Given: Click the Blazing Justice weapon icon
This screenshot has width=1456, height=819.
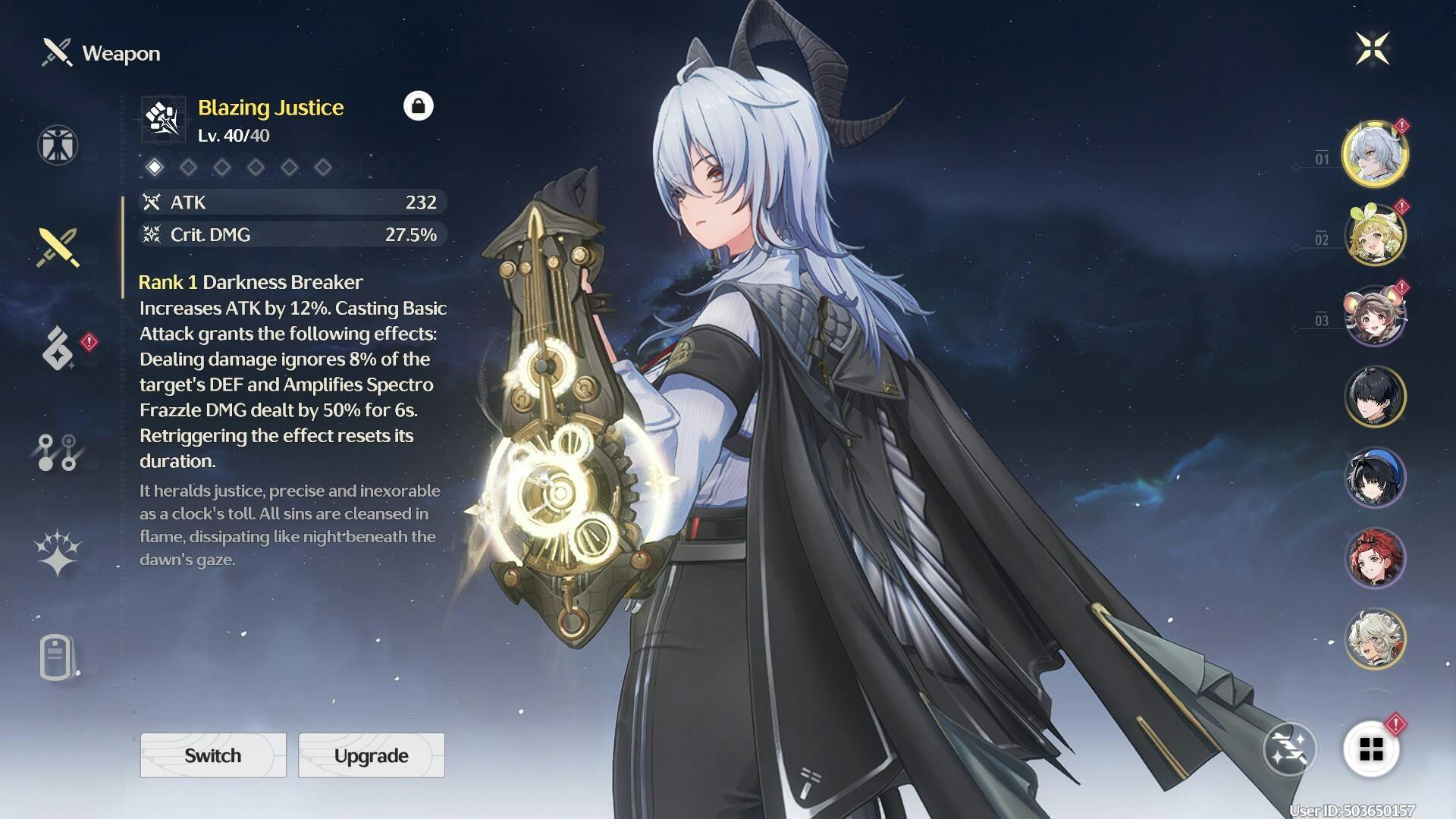Looking at the screenshot, I should [x=163, y=119].
